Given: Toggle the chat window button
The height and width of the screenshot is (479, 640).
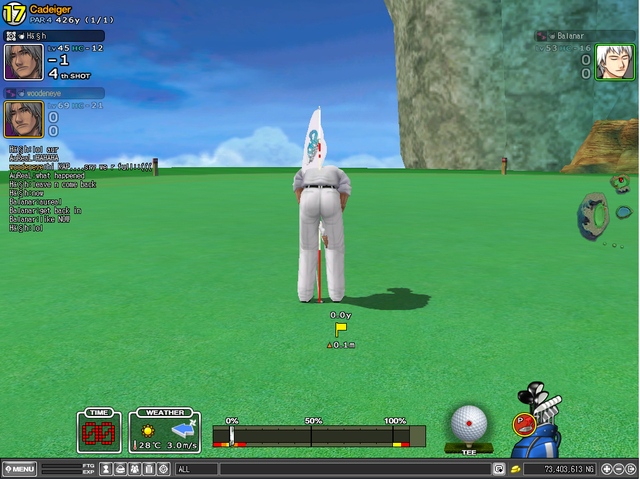Looking at the screenshot, I should (498, 468).
